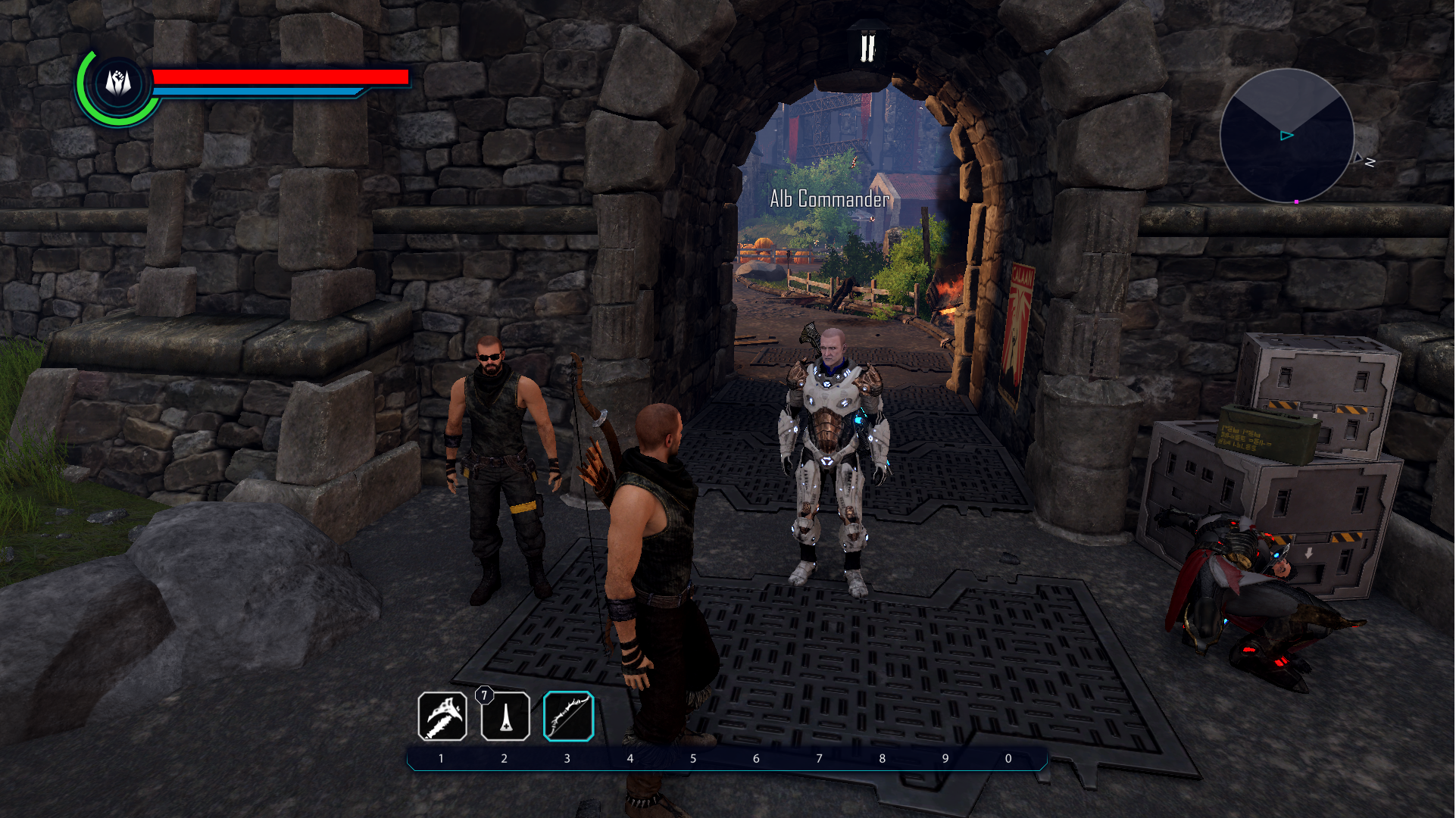
Task: Click the faction emblem beside the health bar
Action: tap(118, 83)
